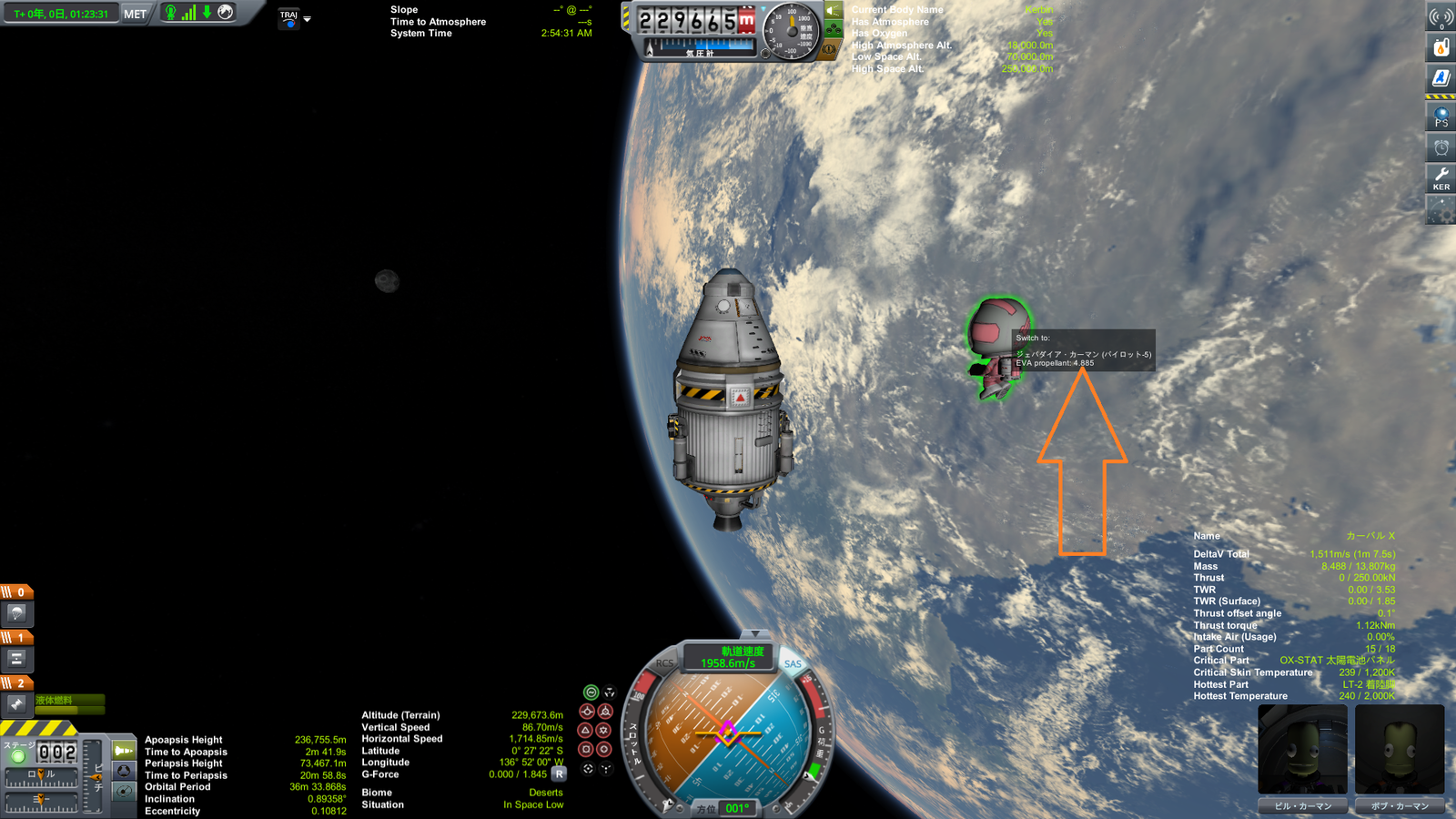Image resolution: width=1456 pixels, height=819 pixels.
Task: Open the resources fuel canister icon
Action: click(x=1441, y=47)
